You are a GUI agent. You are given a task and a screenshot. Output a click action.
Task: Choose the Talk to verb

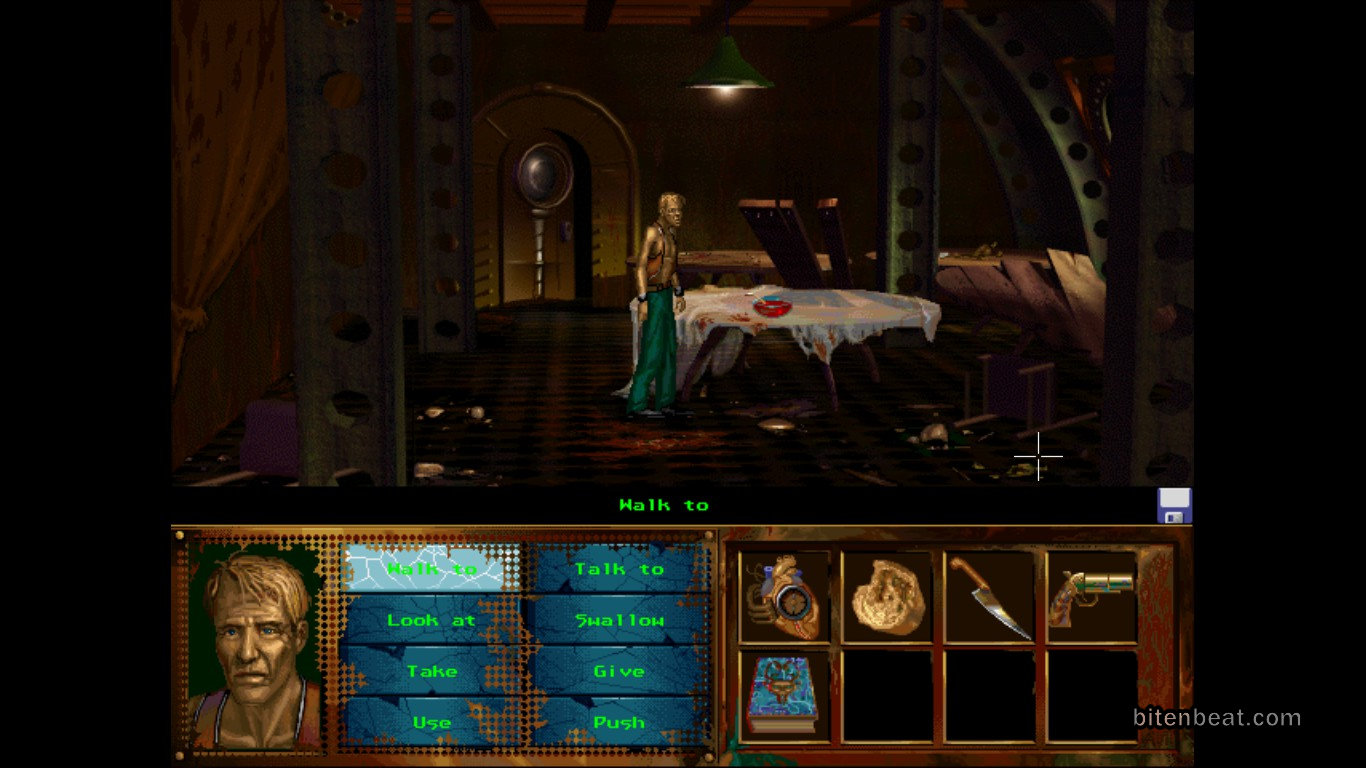click(x=618, y=569)
